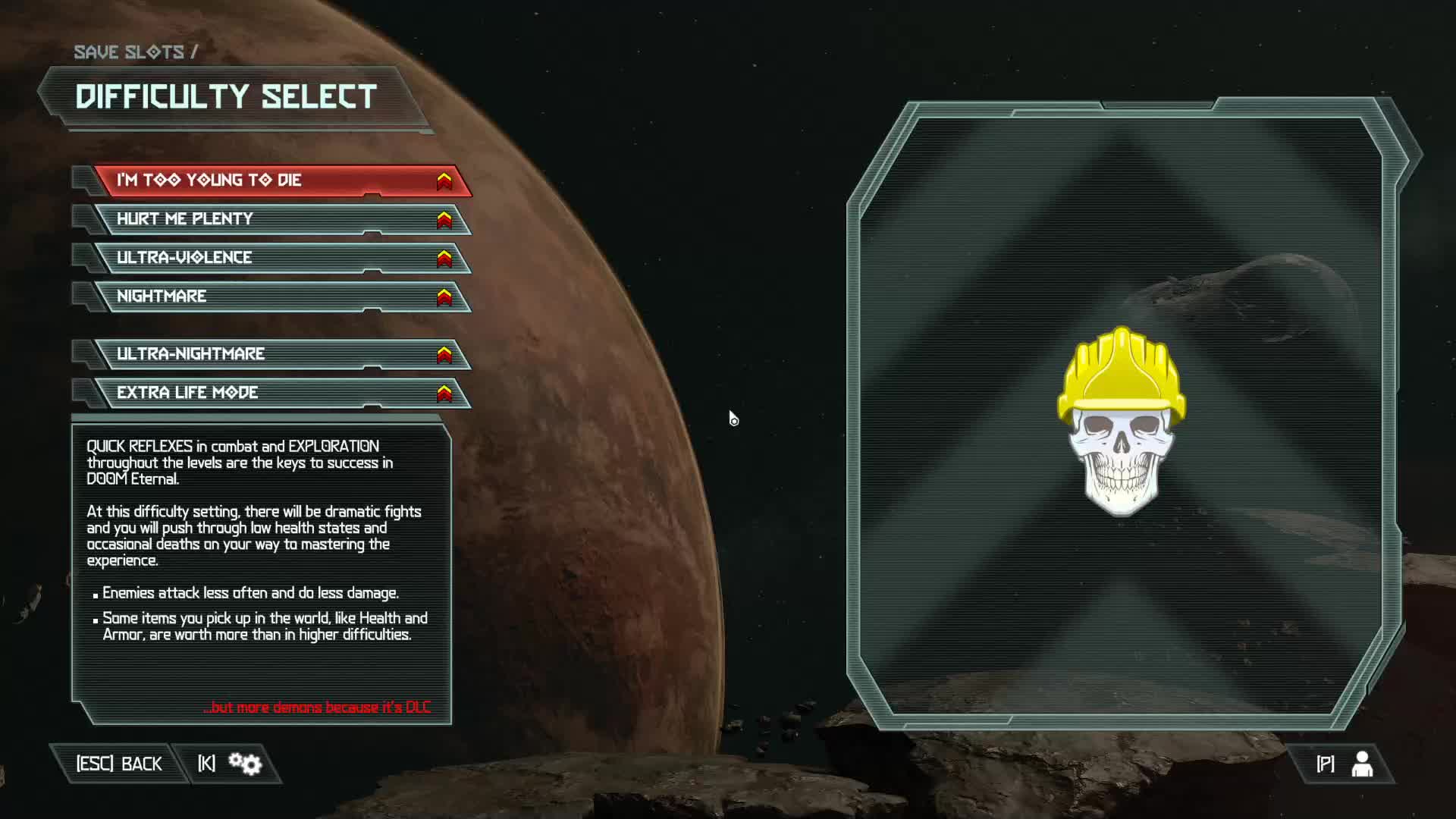Select I'm Too Young To Die difficulty

pos(281,180)
